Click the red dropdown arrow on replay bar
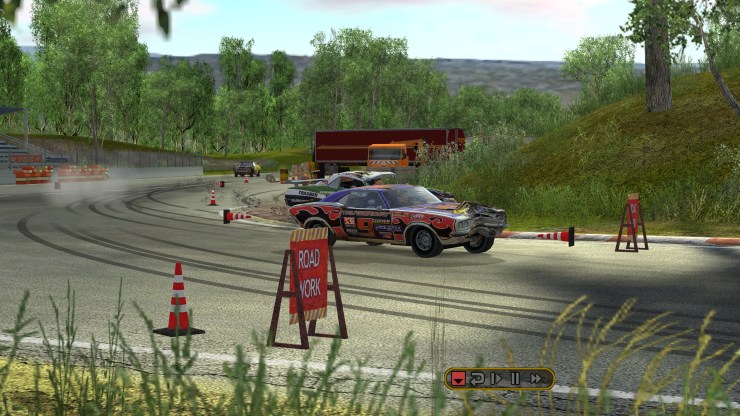 tap(458, 378)
